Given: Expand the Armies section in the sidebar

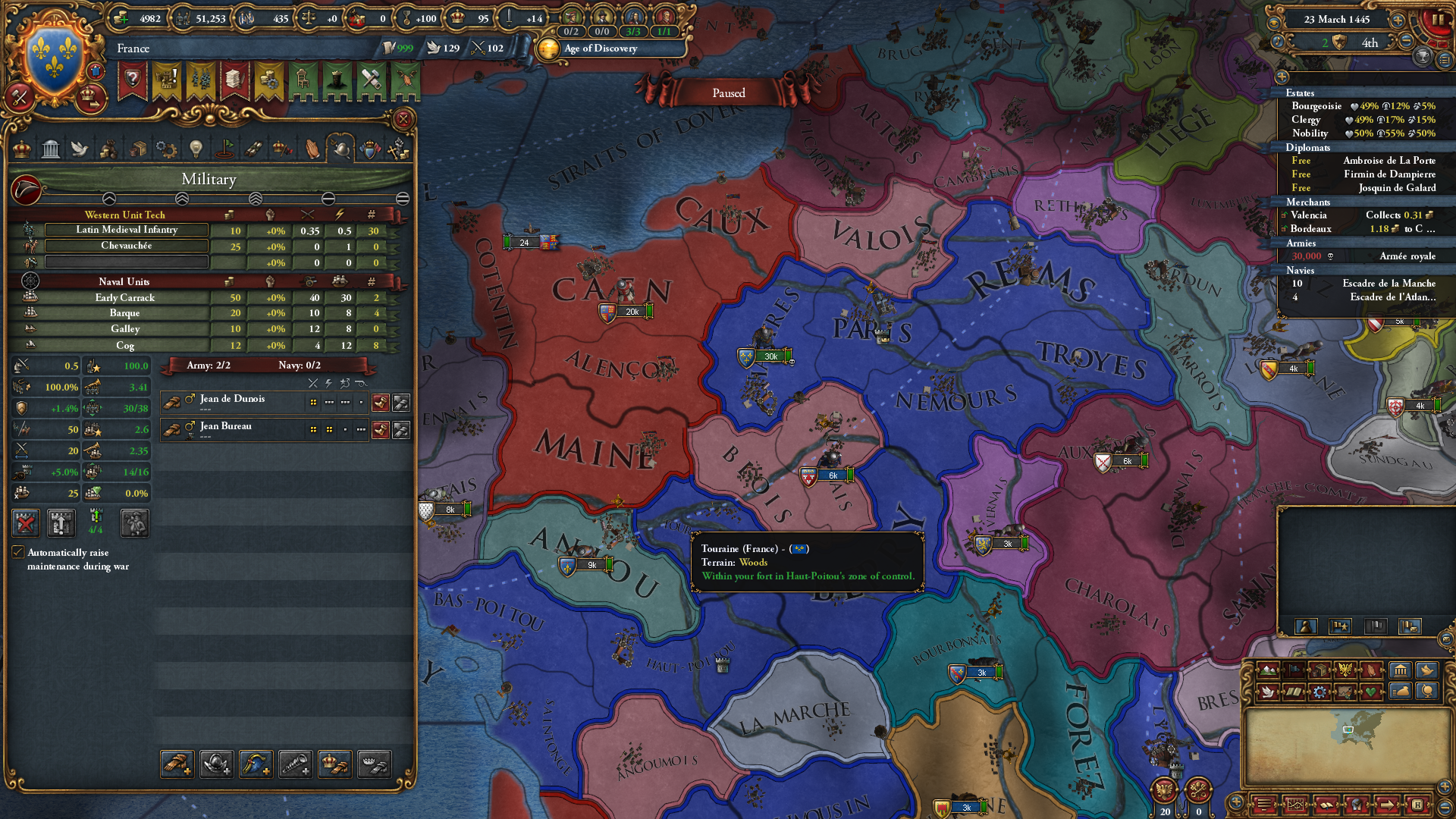Looking at the screenshot, I should point(1301,243).
